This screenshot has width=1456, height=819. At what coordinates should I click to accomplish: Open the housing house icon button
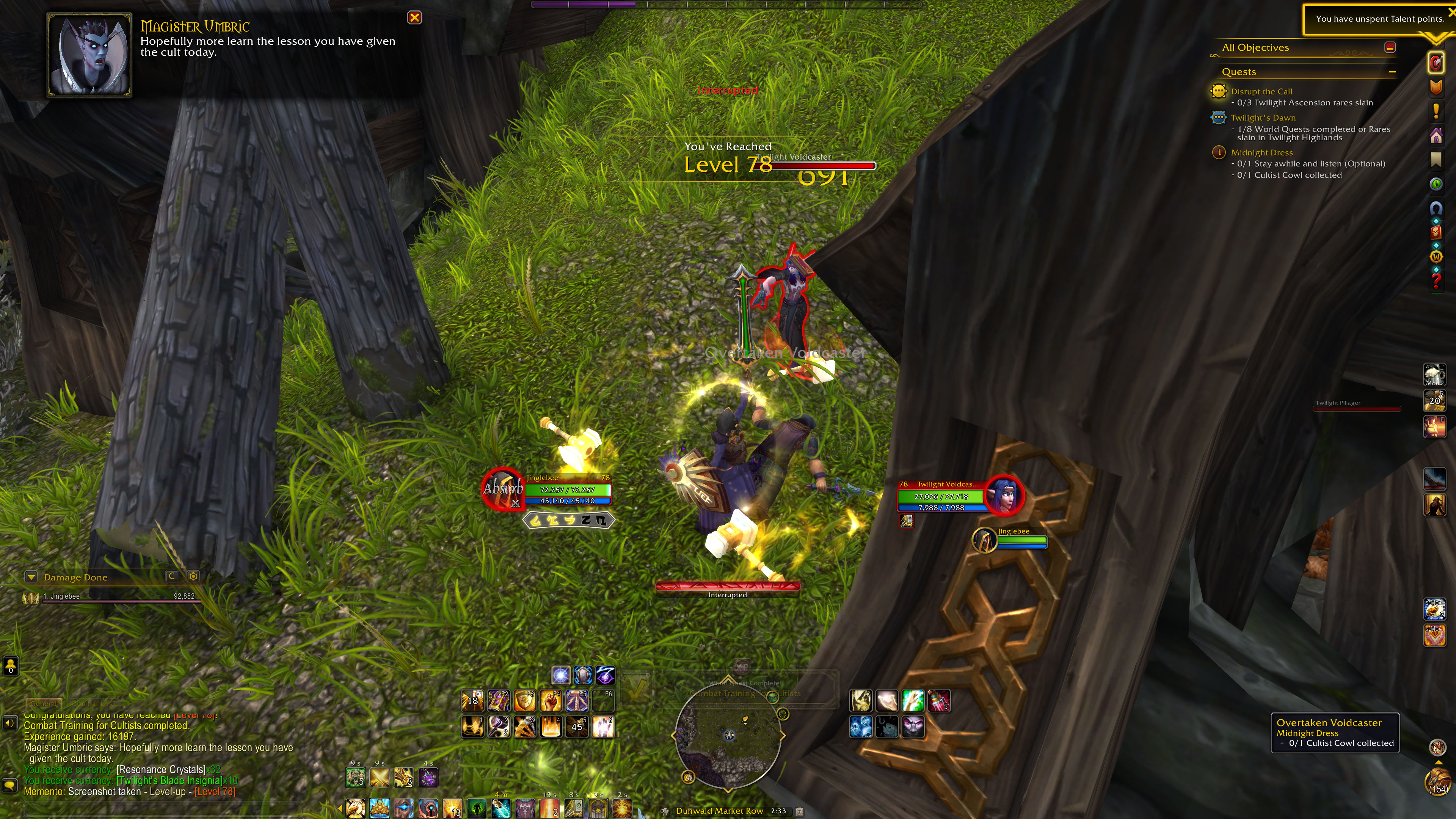click(1436, 136)
